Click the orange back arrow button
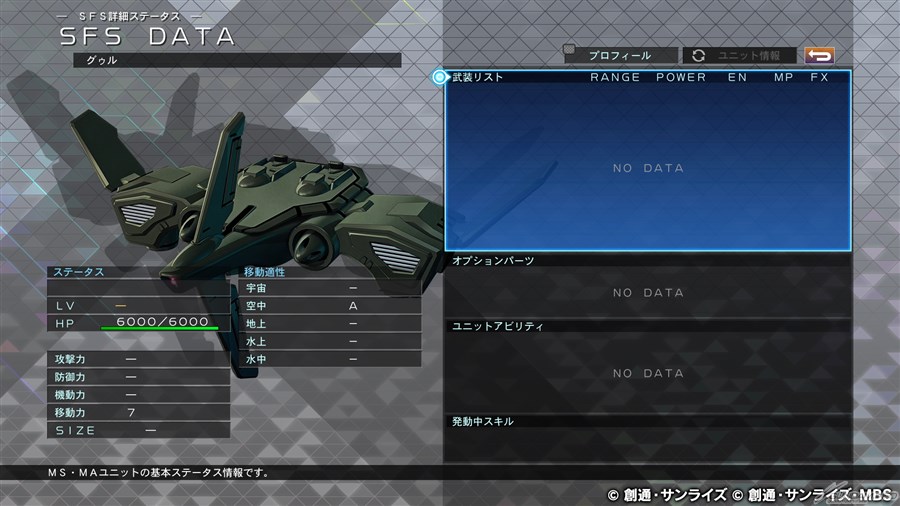900x506 pixels. [x=819, y=56]
